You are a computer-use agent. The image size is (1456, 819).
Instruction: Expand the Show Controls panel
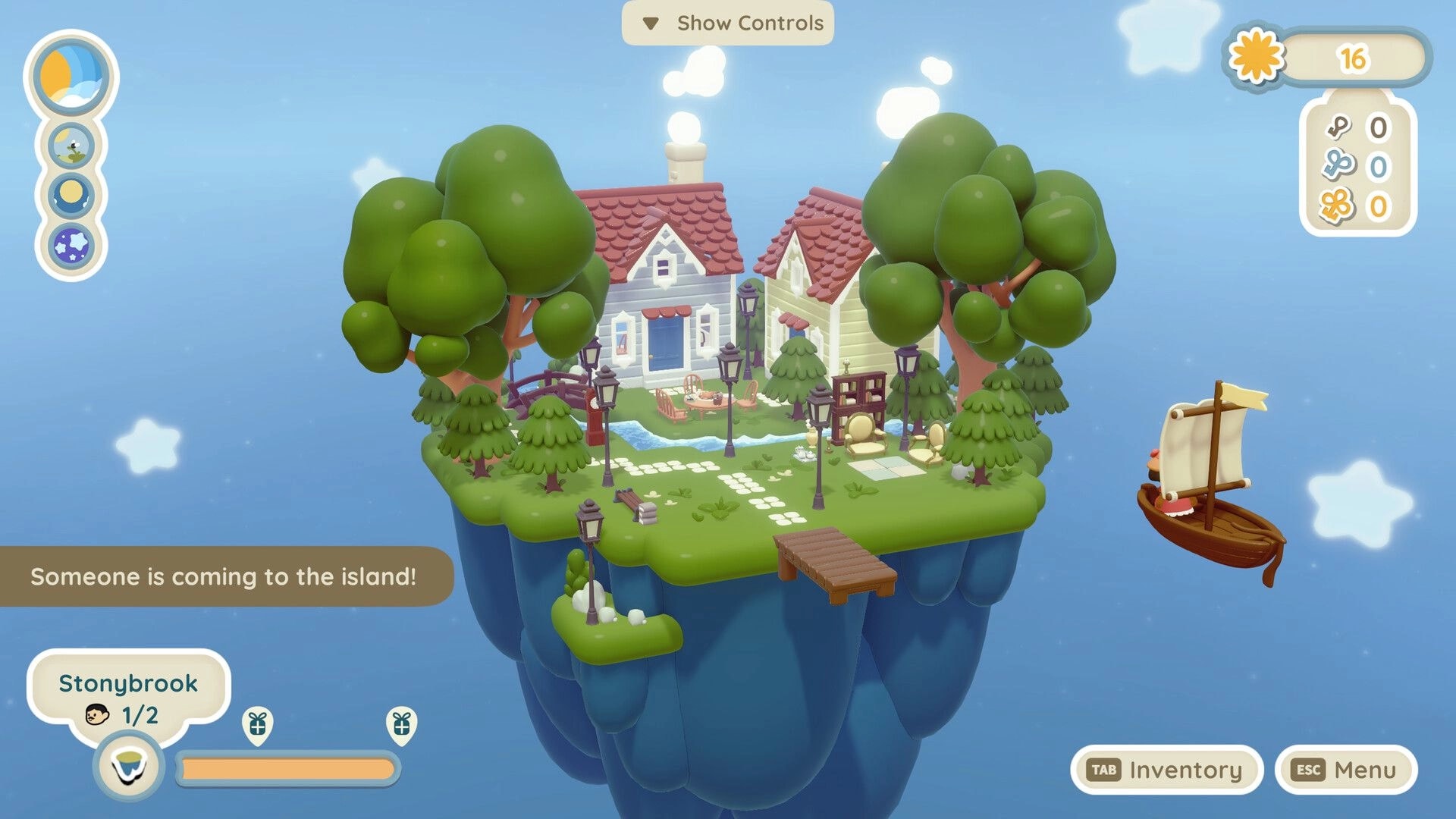click(x=728, y=24)
